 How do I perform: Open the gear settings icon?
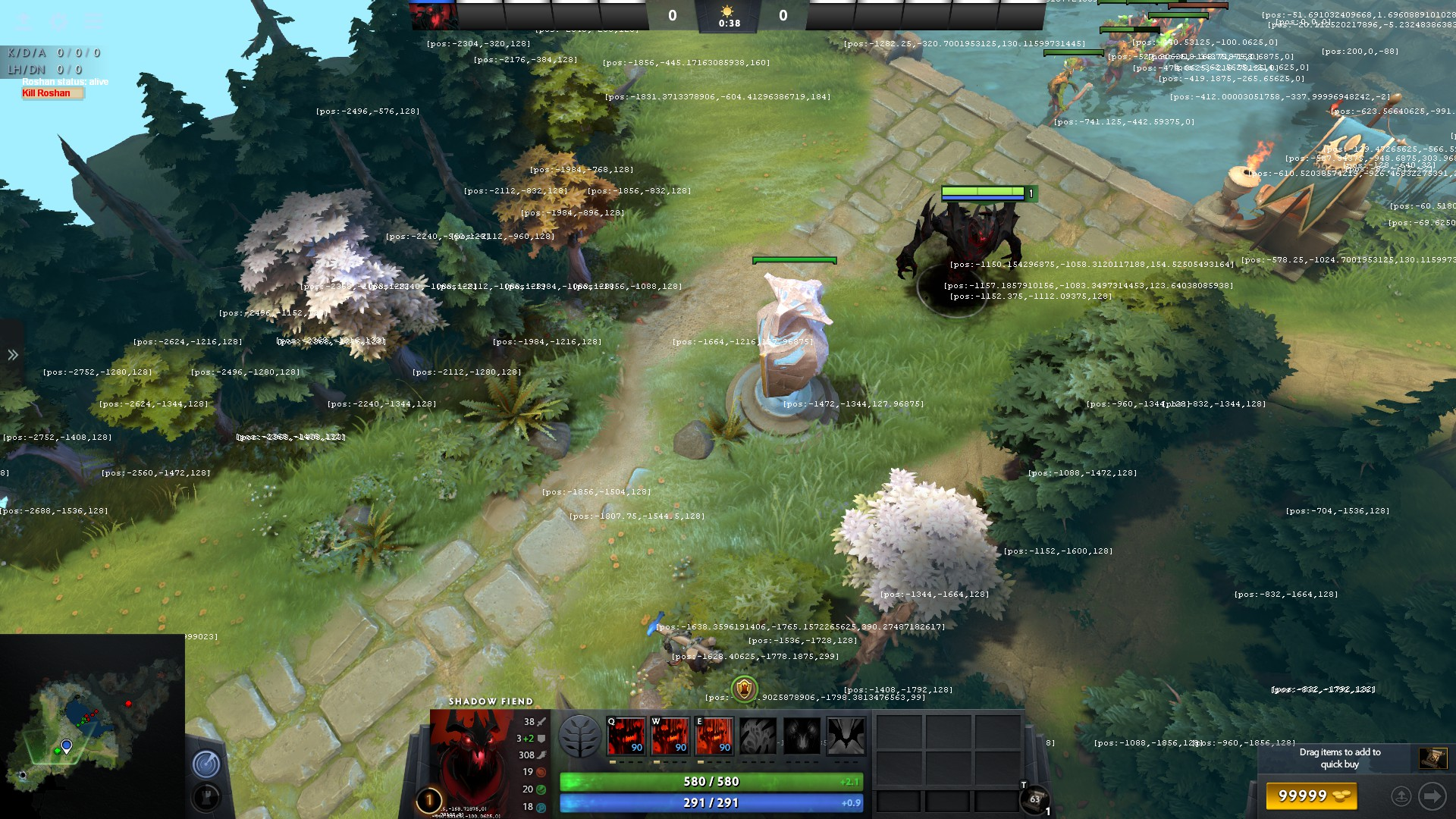(58, 20)
